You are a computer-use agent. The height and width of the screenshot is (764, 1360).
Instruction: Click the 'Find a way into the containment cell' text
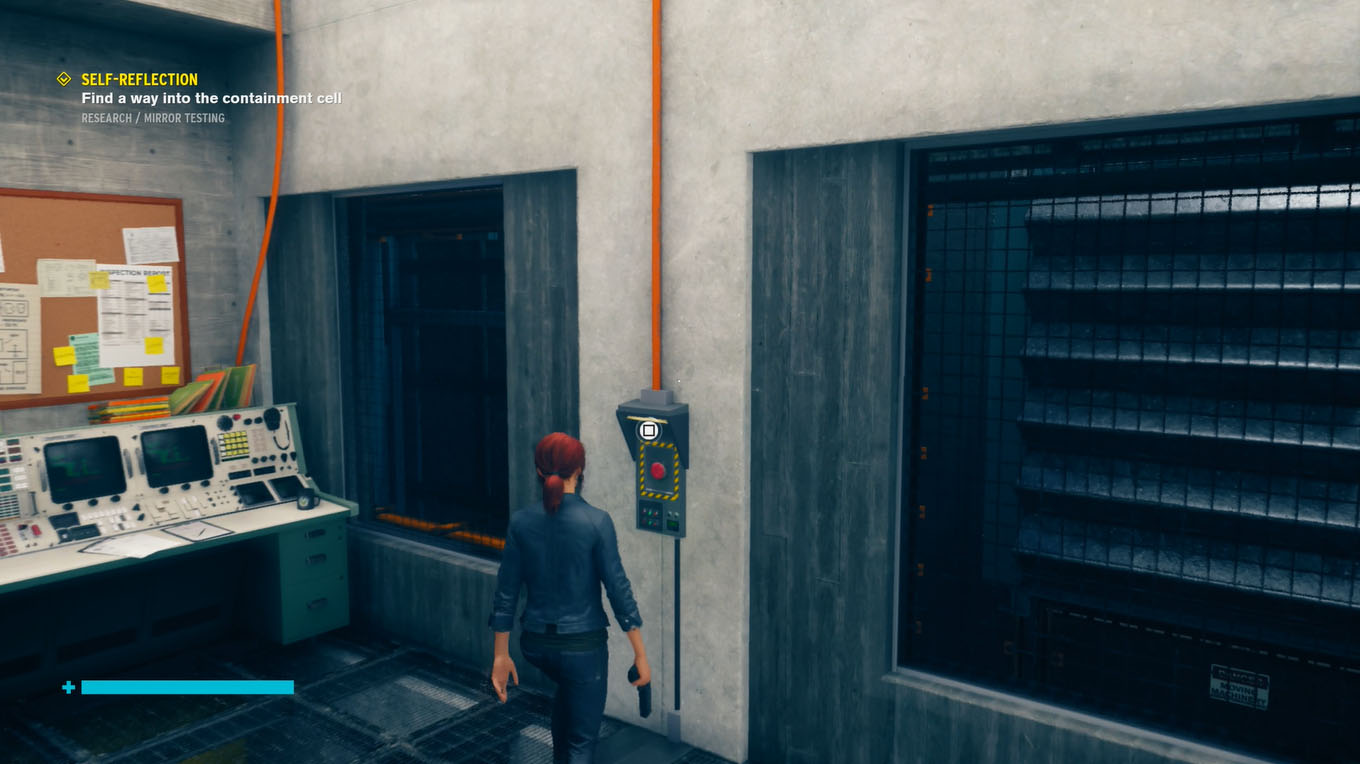[210, 98]
